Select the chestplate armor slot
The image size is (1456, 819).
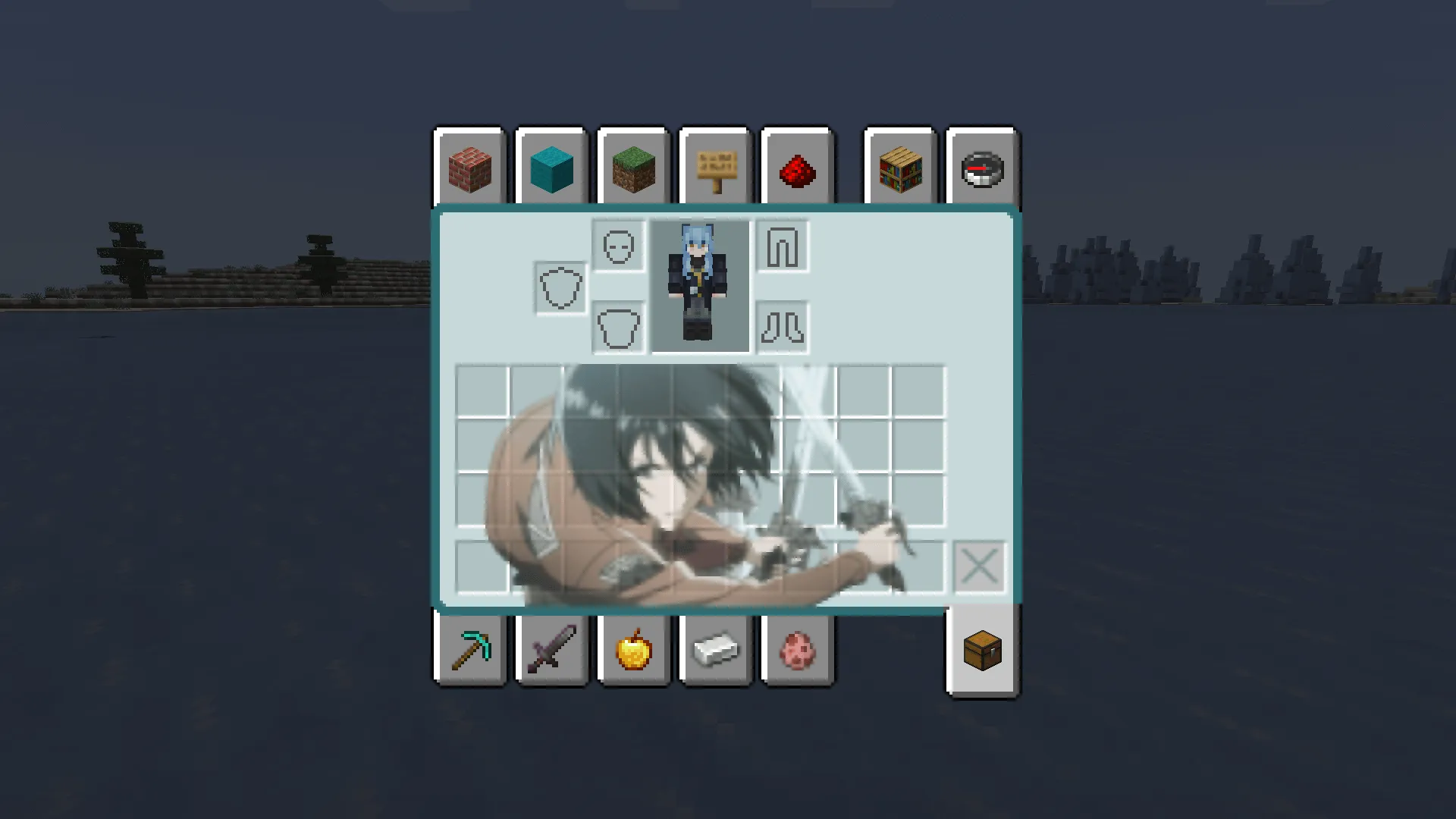click(617, 328)
